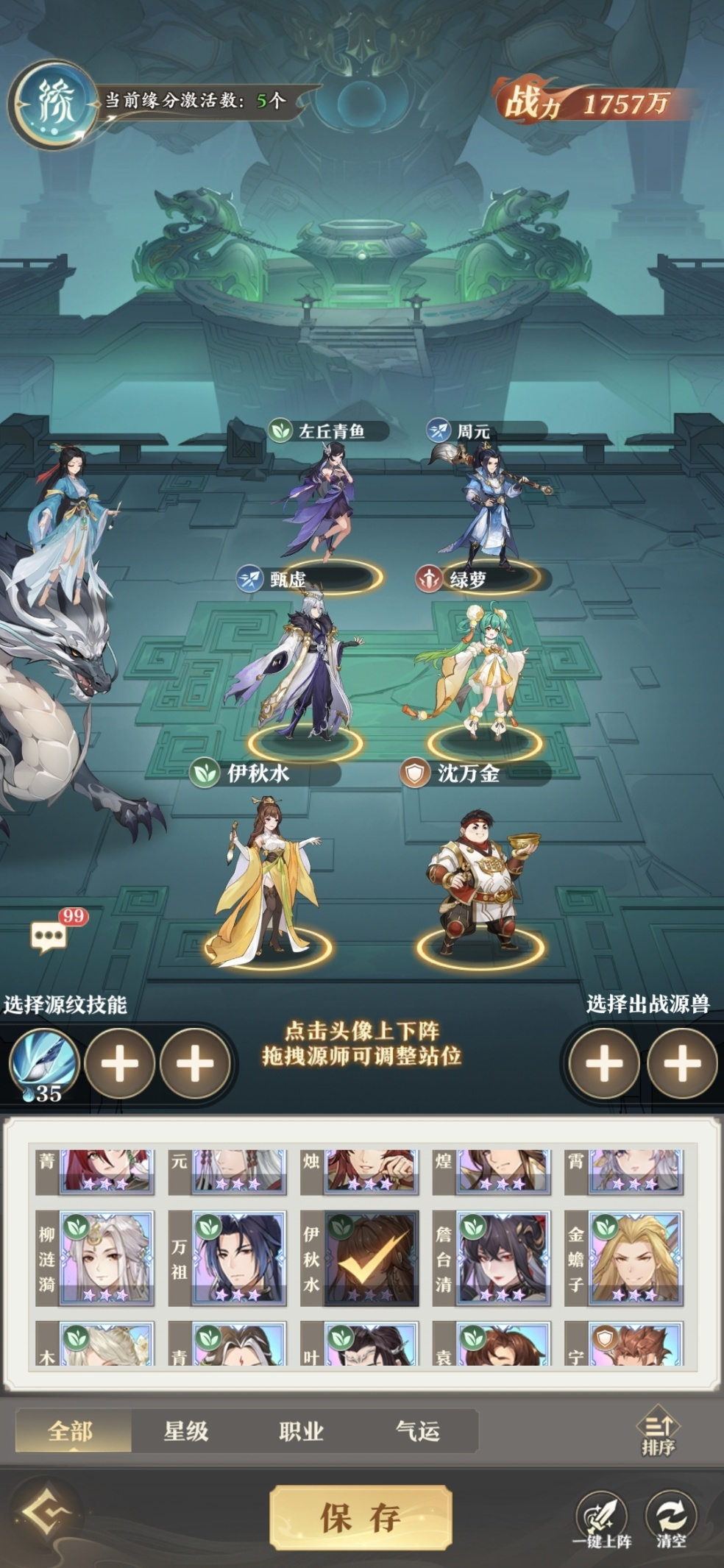Select the equipped source-rune skill costing 35
This screenshot has height=1568, width=724.
point(44,1063)
